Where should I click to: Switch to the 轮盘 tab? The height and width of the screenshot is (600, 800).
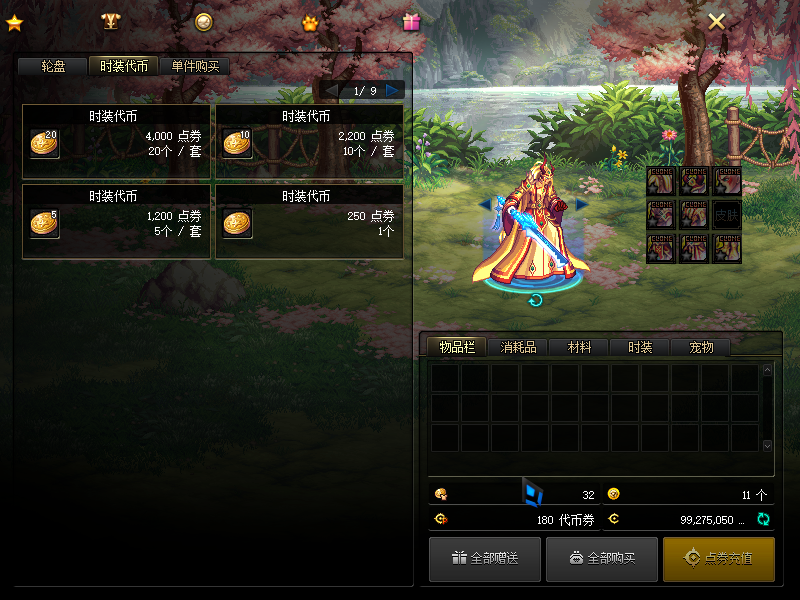(x=53, y=66)
